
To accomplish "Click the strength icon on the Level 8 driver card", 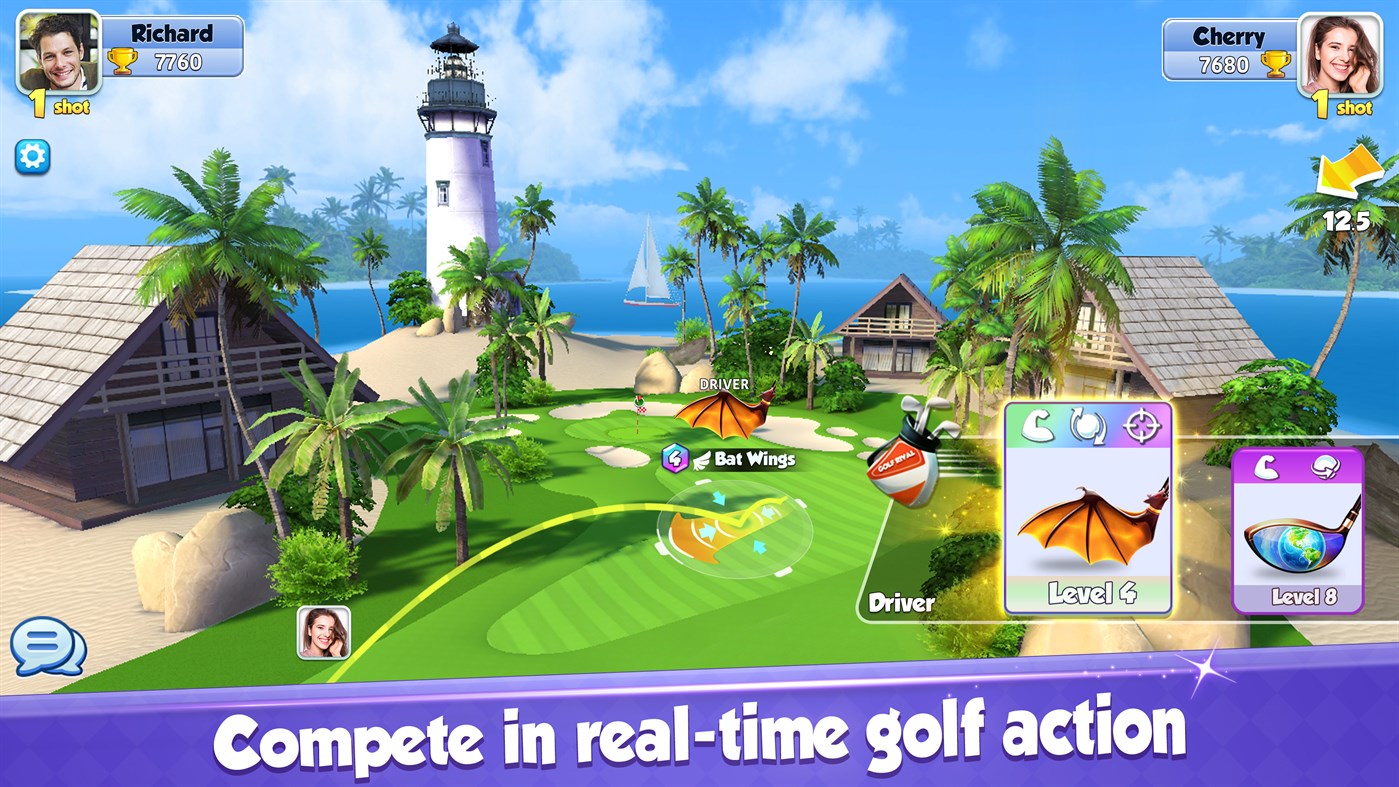I will coord(1266,467).
